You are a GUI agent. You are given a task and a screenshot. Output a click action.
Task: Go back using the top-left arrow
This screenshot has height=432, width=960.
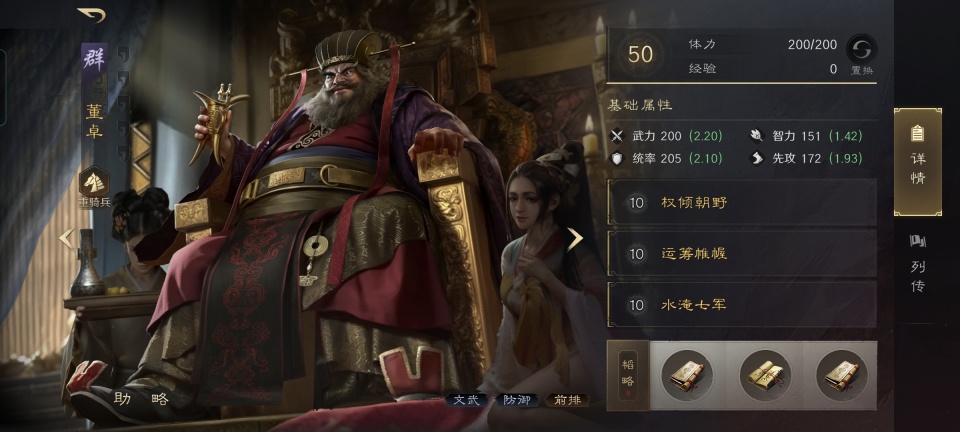(91, 16)
